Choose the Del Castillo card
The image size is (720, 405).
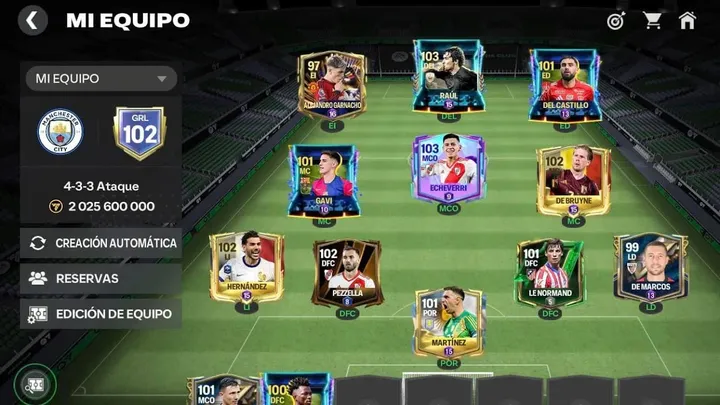pos(564,86)
